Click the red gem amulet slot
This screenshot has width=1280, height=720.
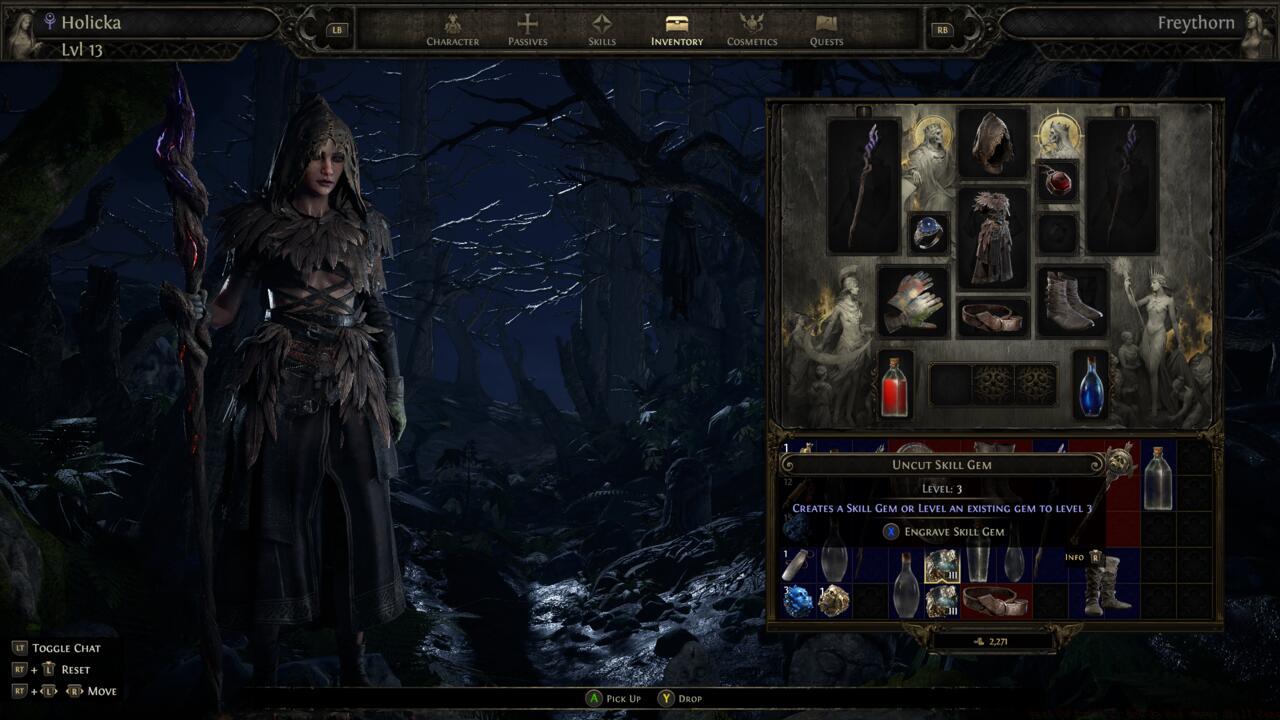click(1057, 182)
